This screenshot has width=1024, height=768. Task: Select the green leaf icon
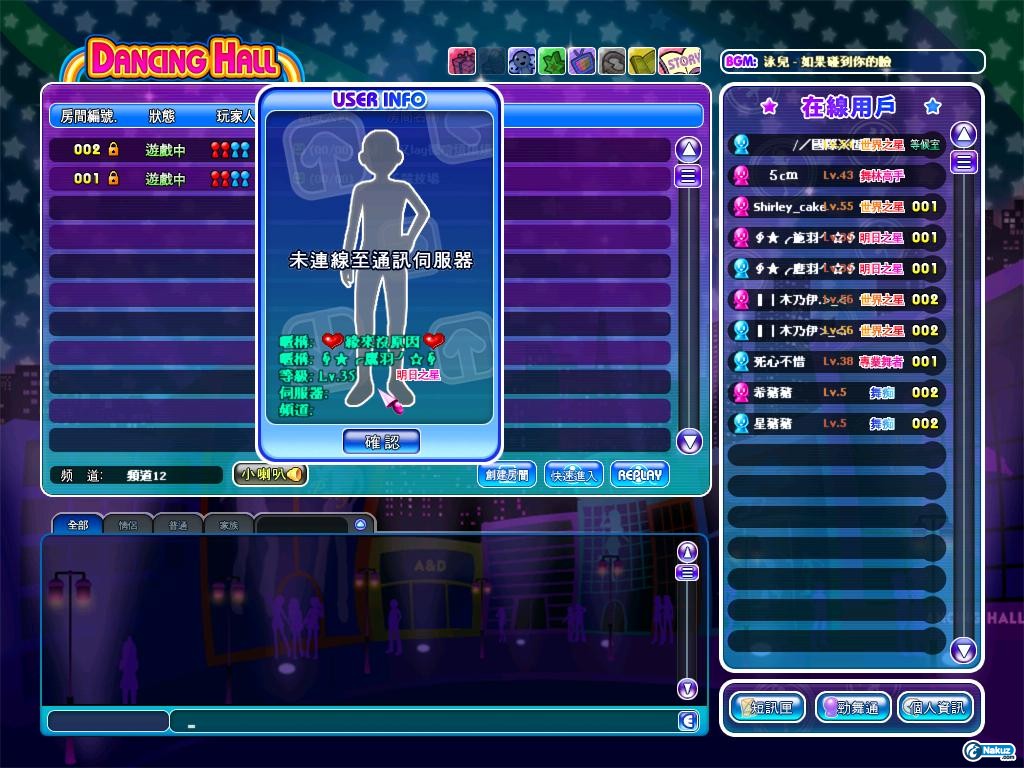[x=552, y=61]
